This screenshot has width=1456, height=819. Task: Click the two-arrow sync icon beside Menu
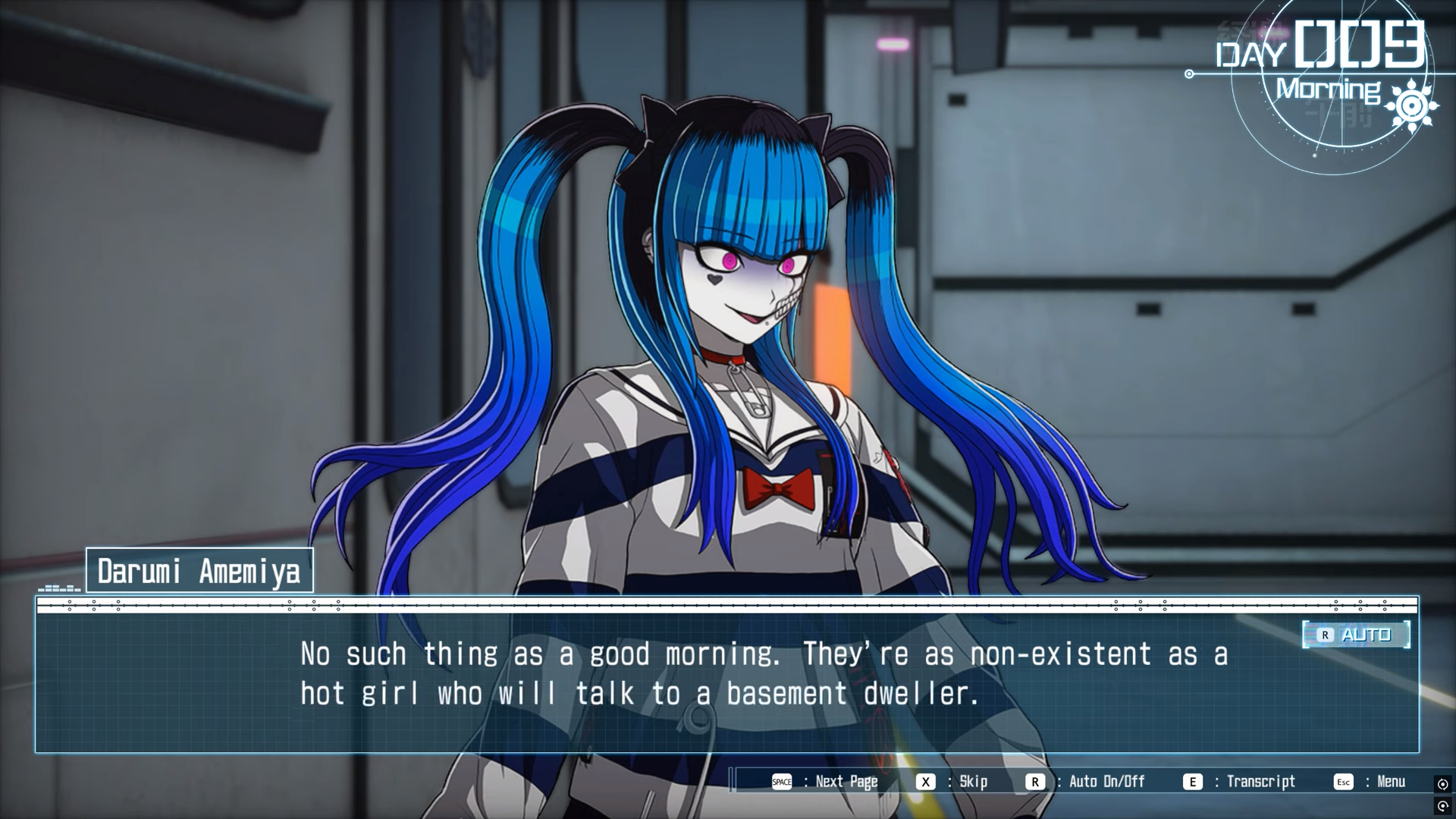1442,784
